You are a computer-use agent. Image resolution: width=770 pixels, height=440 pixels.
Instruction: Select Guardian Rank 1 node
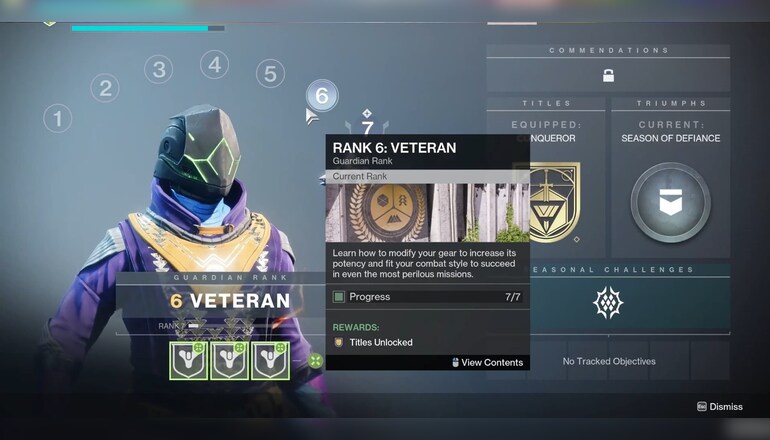coord(57,119)
